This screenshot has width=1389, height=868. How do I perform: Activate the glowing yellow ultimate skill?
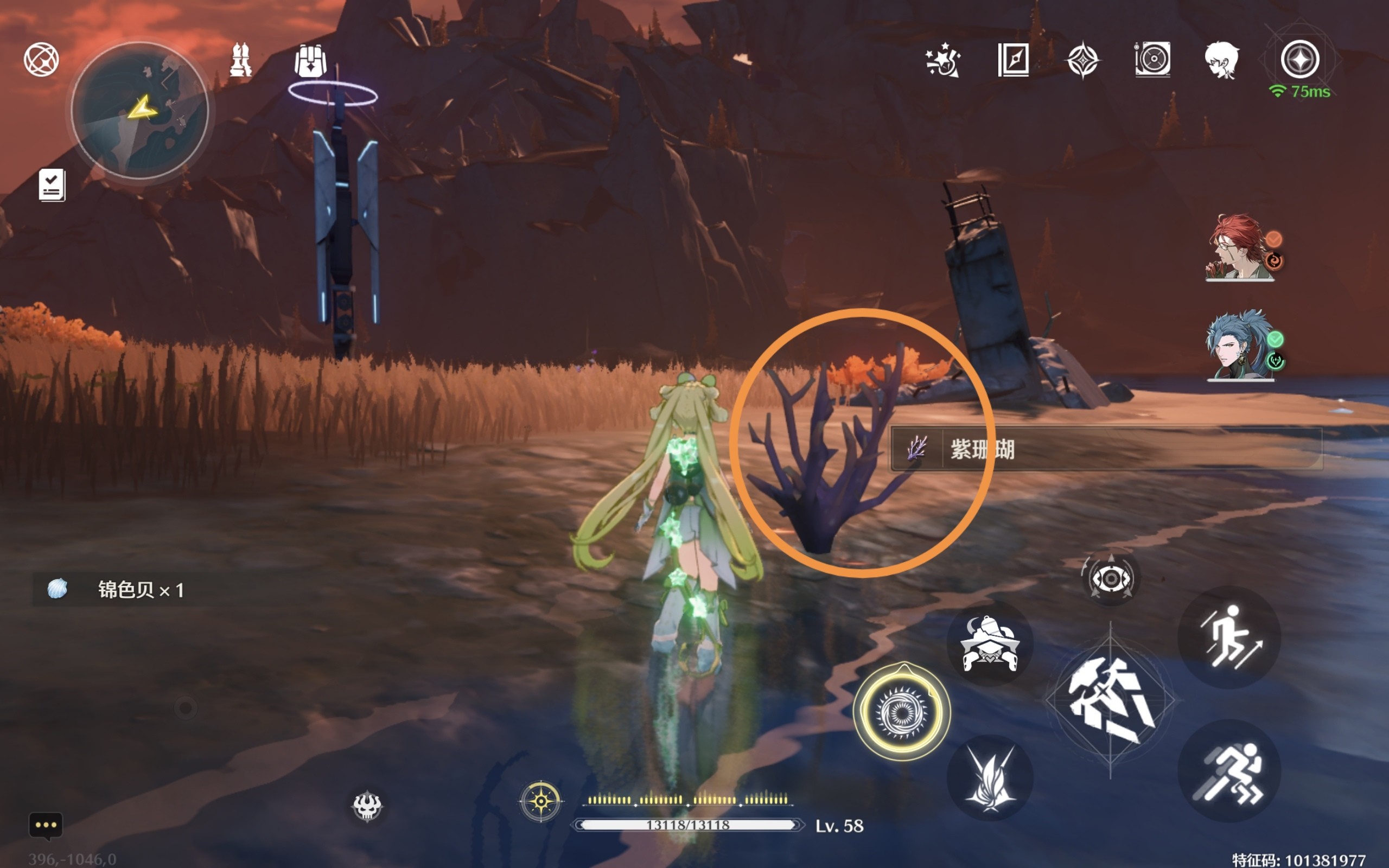[x=901, y=712]
